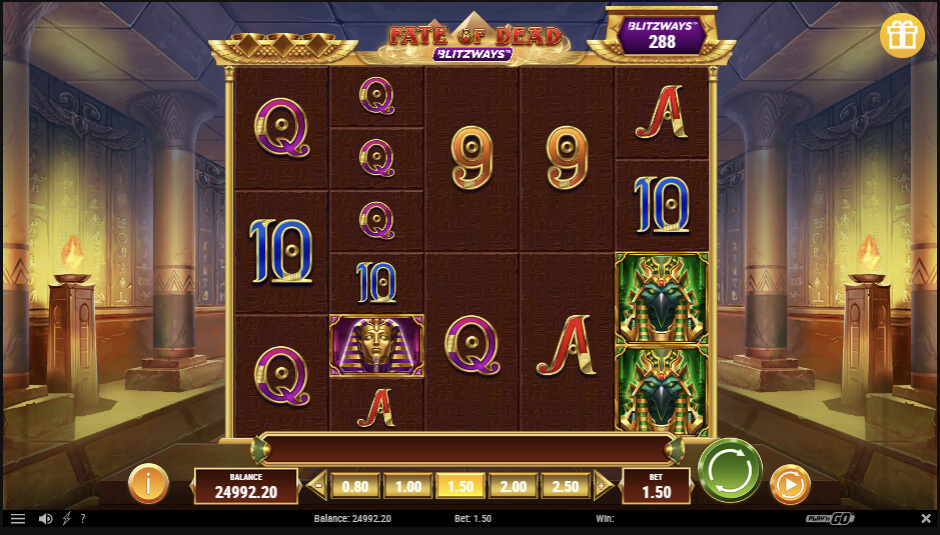This screenshot has height=535, width=940.
Task: Open the hamburger menu
Action: pyautogui.click(x=17, y=519)
